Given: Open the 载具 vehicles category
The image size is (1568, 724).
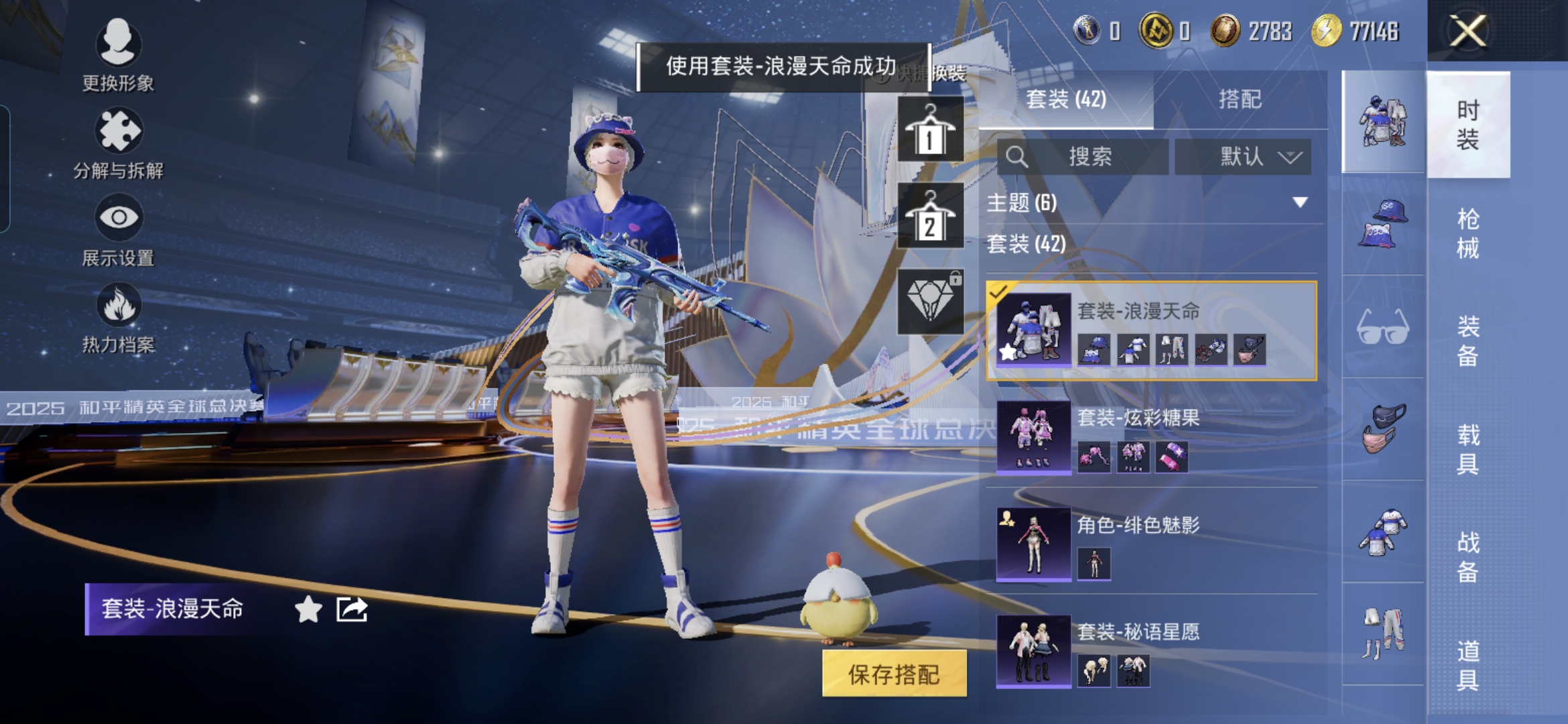Looking at the screenshot, I should pyautogui.click(x=1467, y=449).
